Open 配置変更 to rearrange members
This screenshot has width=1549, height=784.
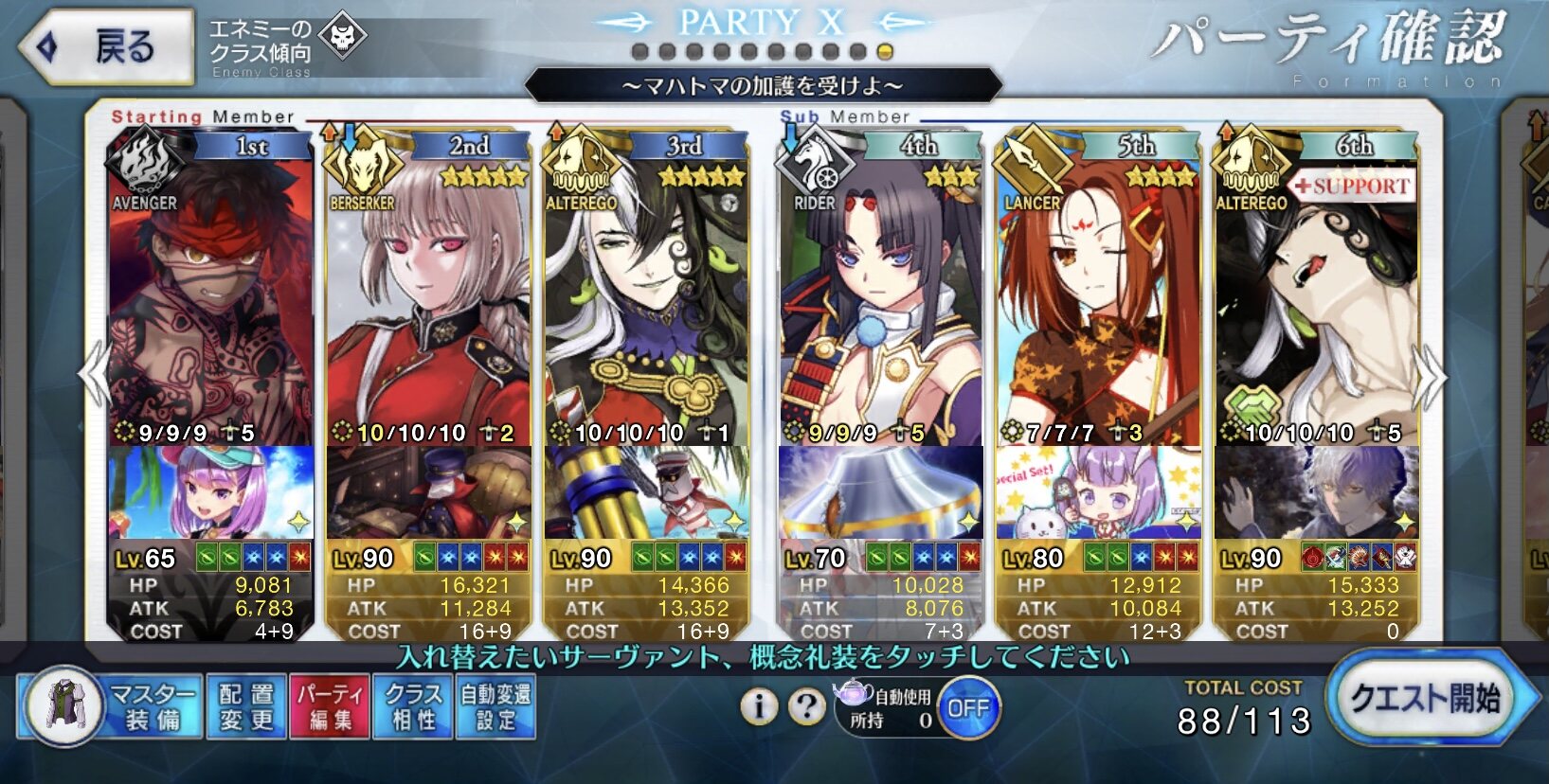[246, 706]
